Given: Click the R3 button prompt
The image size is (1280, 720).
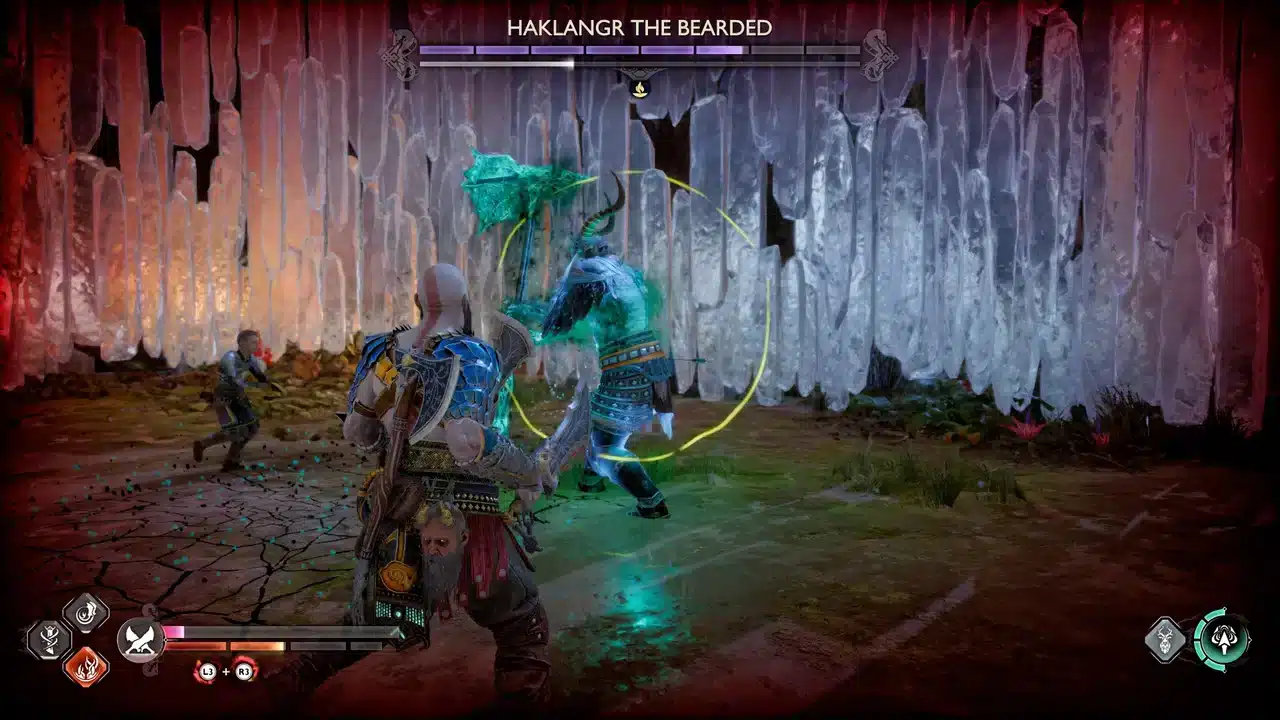Looking at the screenshot, I should [244, 671].
